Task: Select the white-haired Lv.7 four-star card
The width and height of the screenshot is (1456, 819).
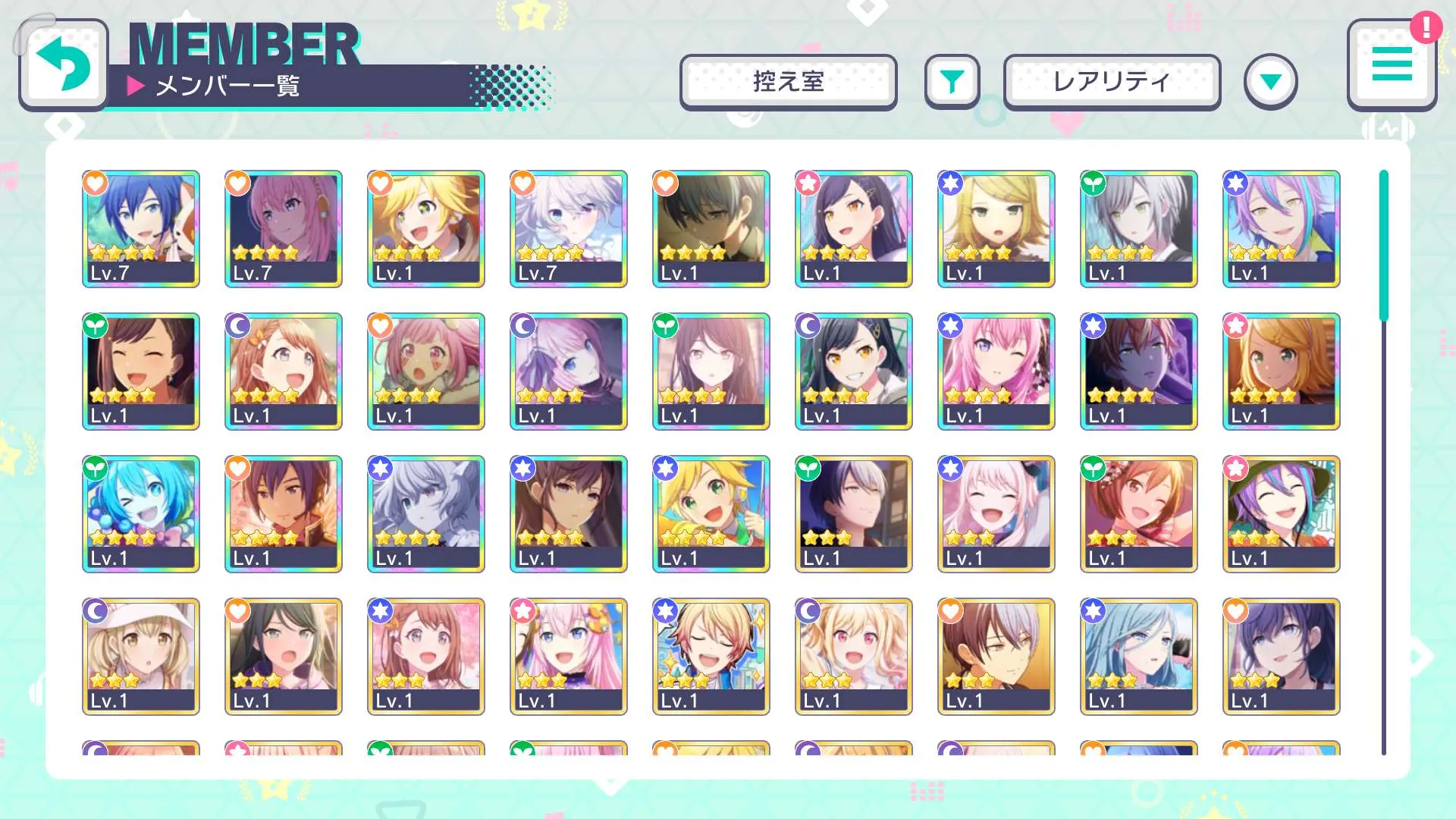Action: pos(569,228)
